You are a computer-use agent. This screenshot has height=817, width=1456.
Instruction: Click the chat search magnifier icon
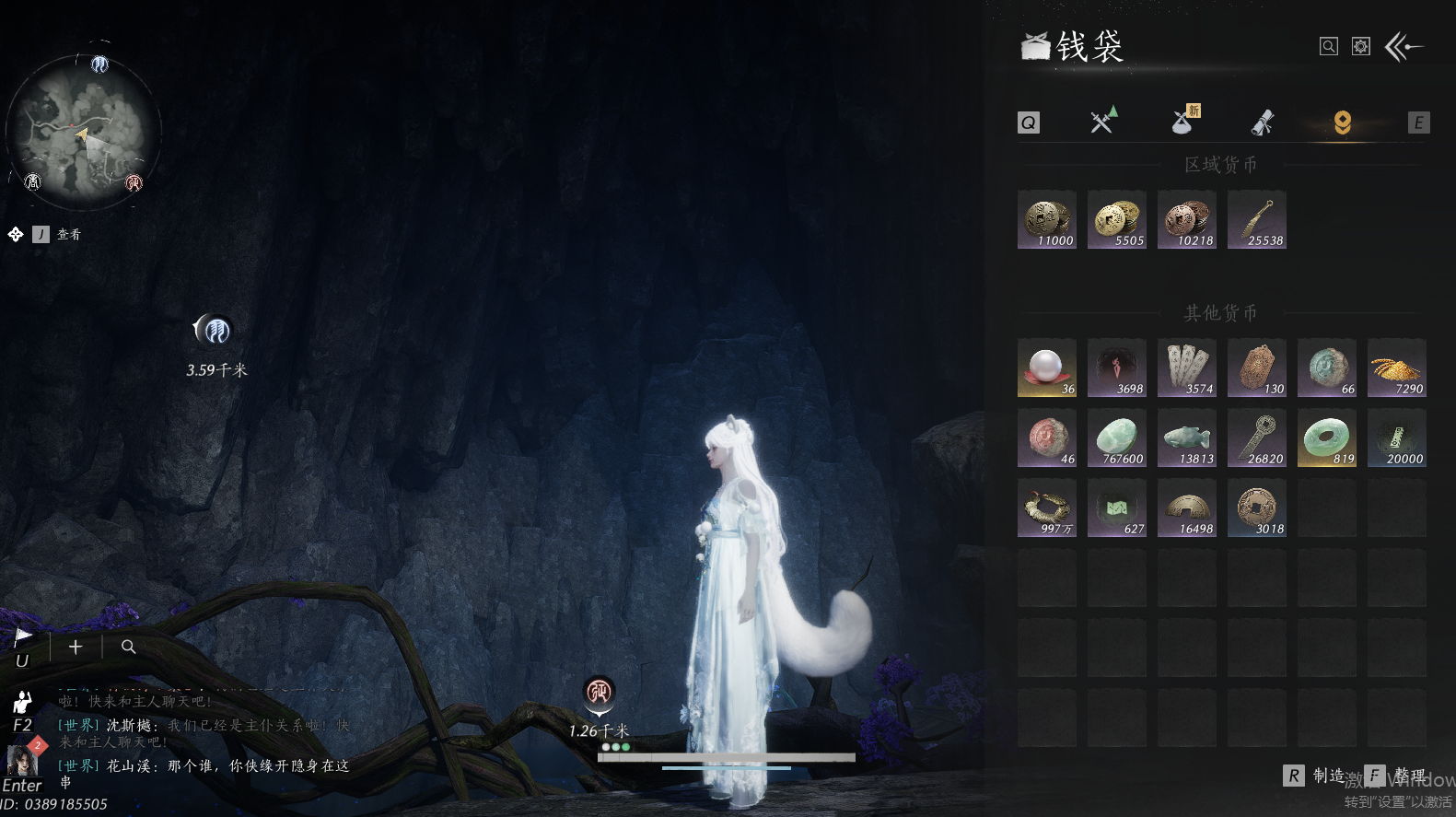point(129,647)
